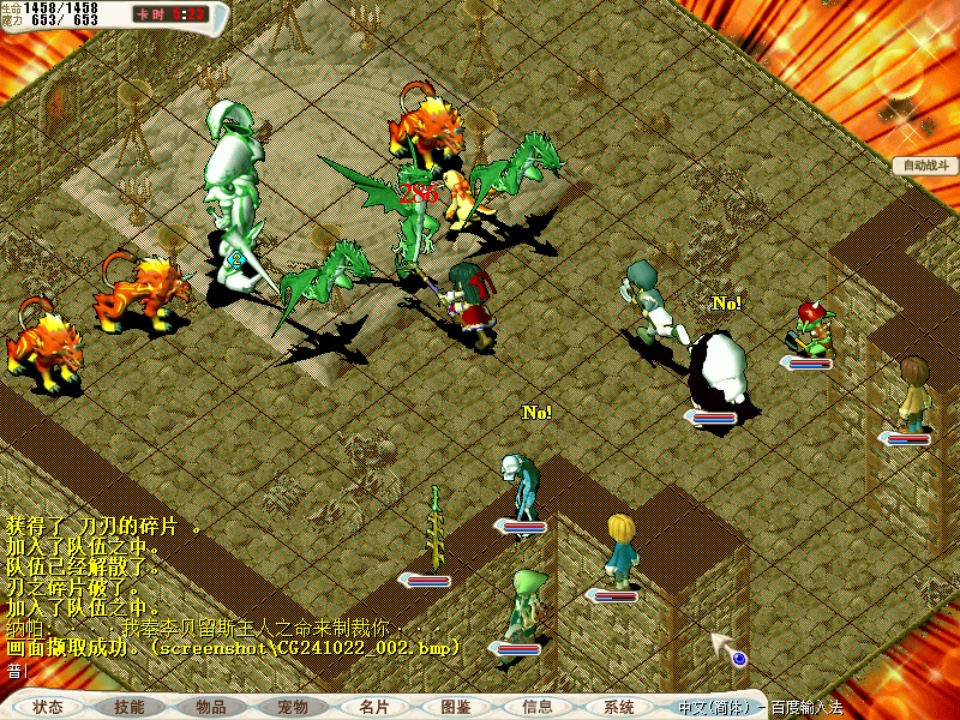Open the 名片 (Name Card) menu

point(374,706)
